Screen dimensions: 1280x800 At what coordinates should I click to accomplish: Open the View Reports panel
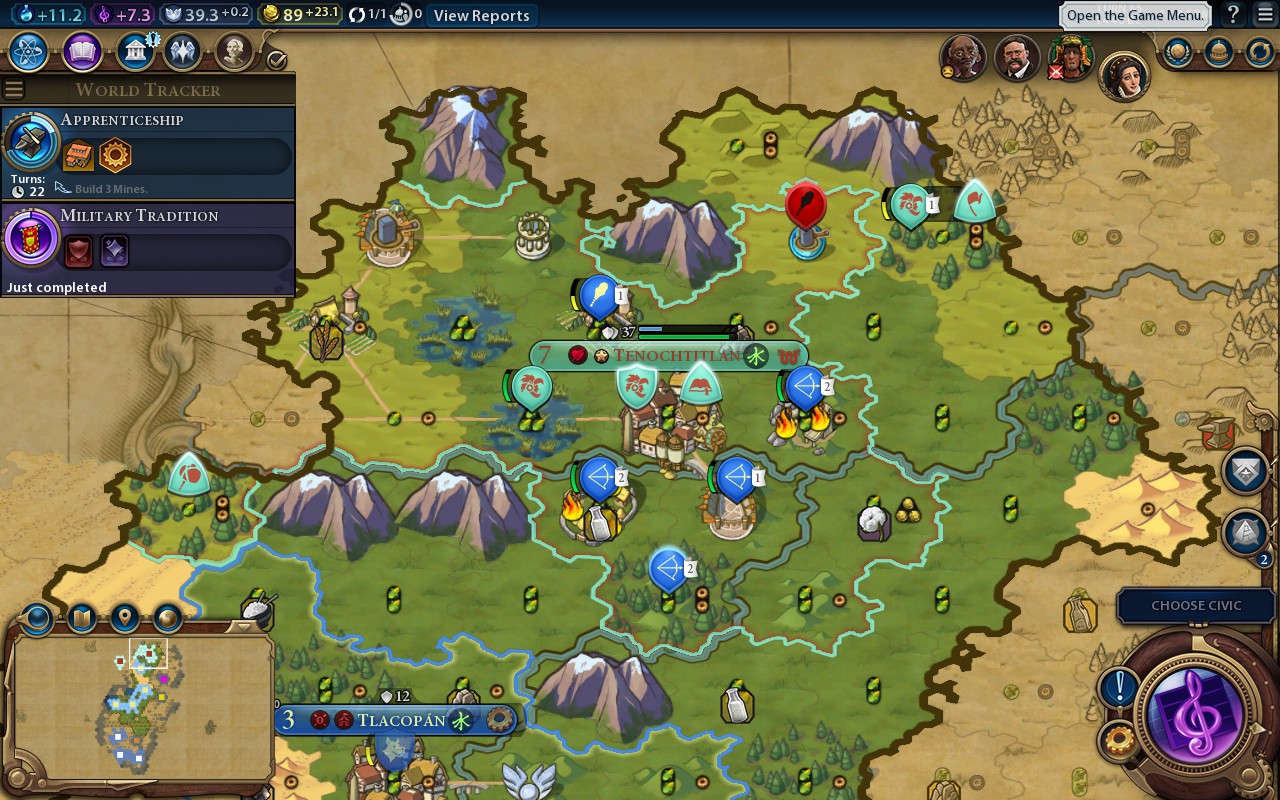pyautogui.click(x=481, y=15)
